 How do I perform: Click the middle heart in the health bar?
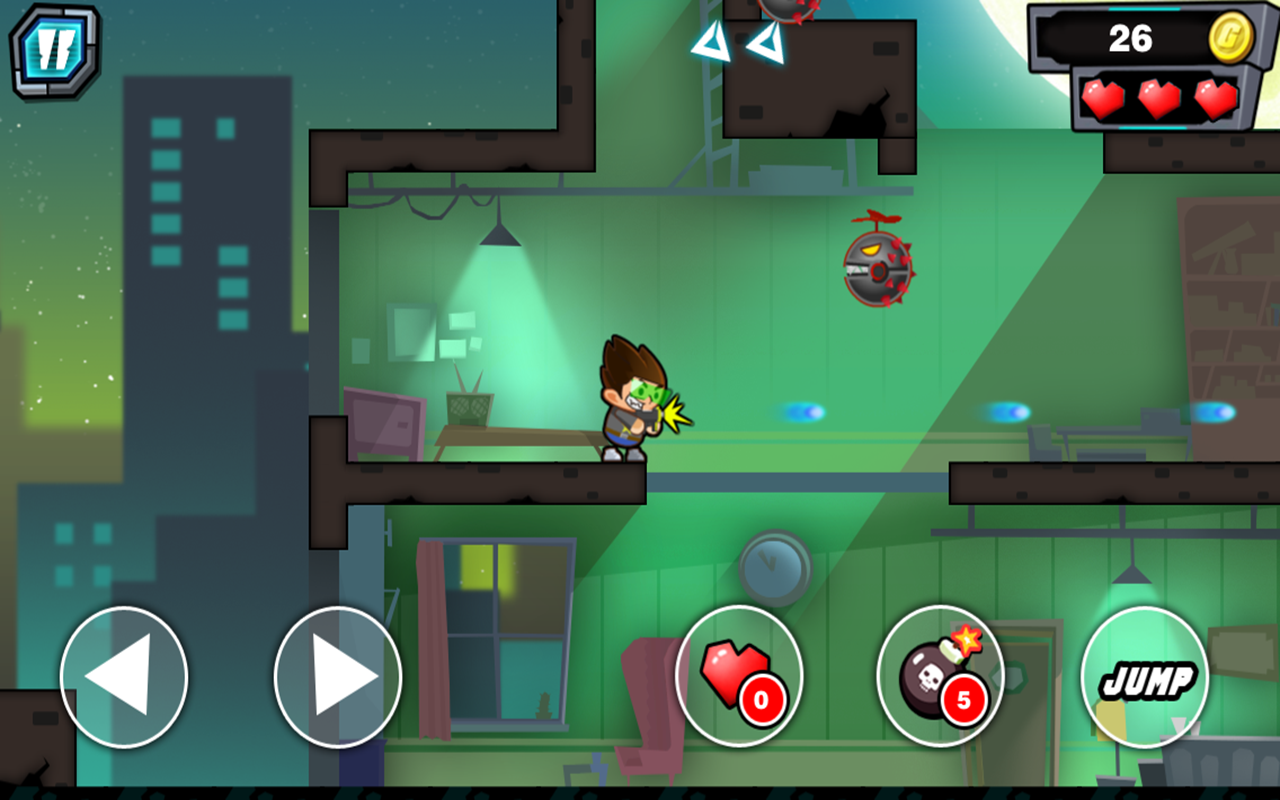(1158, 100)
